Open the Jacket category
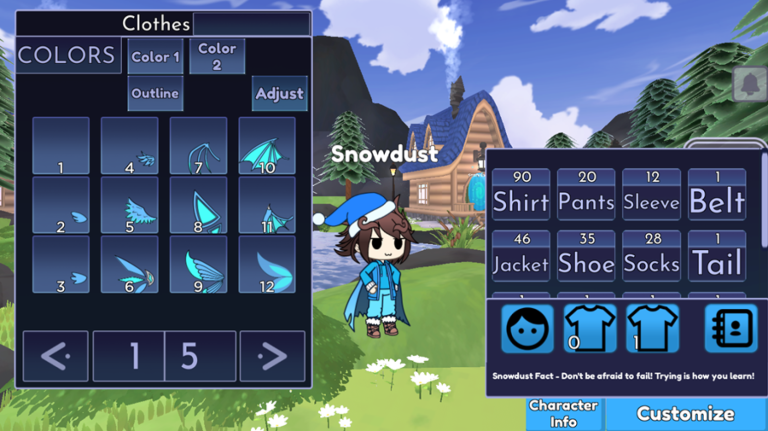768x431 pixels. pos(521,255)
